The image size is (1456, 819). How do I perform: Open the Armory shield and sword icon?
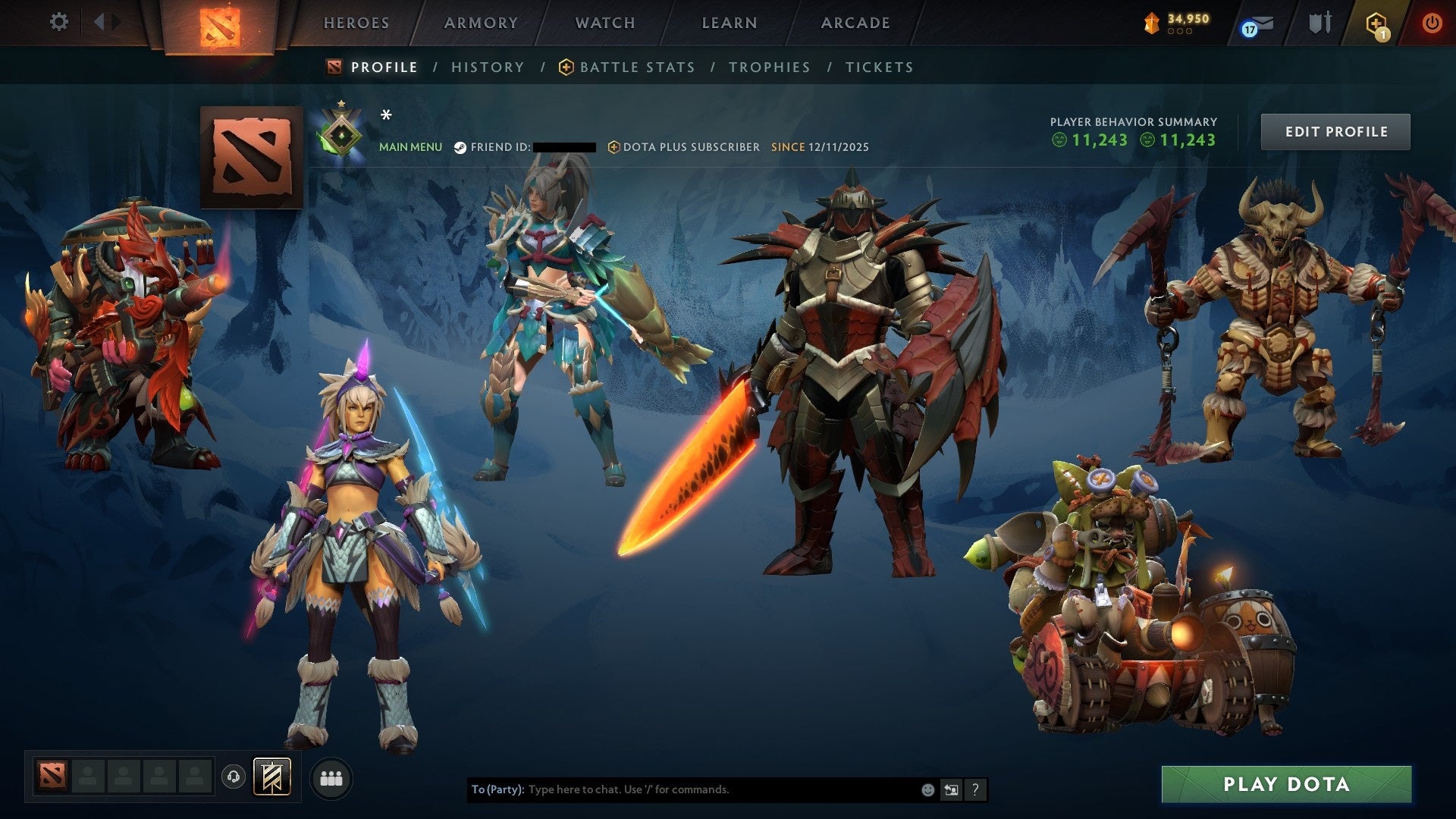1319,22
